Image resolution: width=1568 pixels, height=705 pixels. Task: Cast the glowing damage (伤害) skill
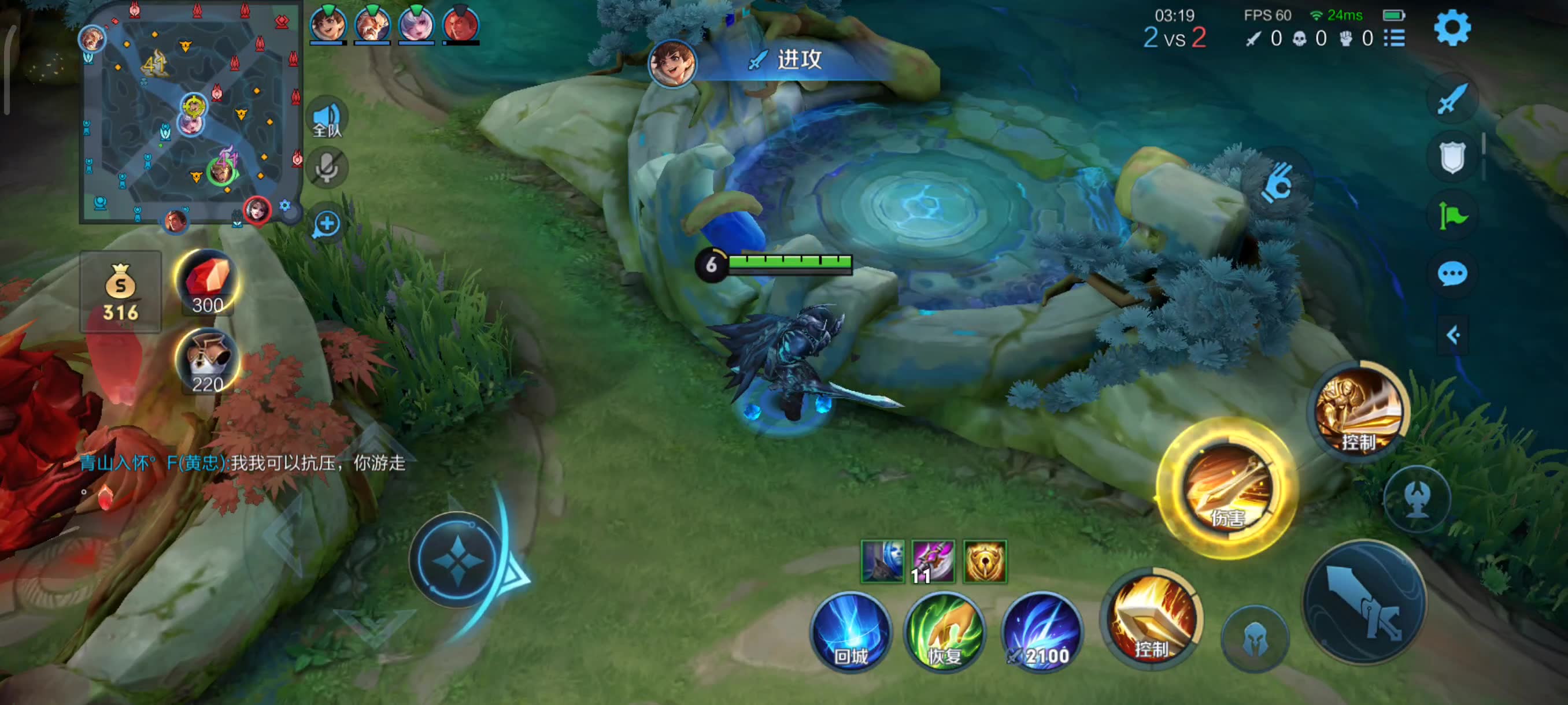point(1227,488)
